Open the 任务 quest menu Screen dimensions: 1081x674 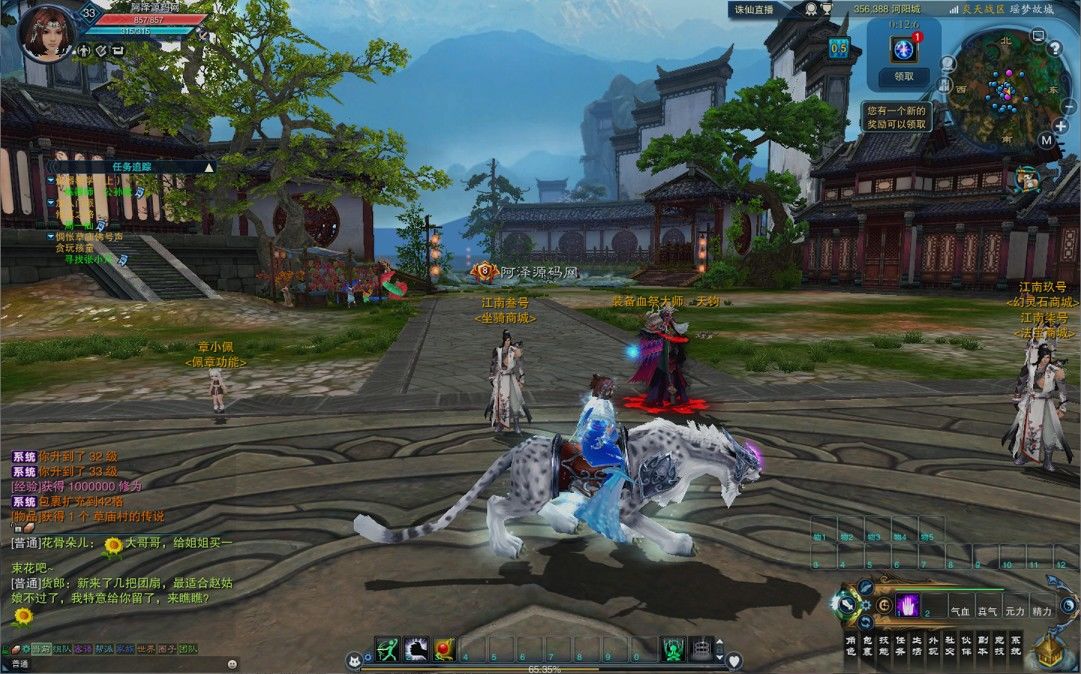(x=900, y=644)
